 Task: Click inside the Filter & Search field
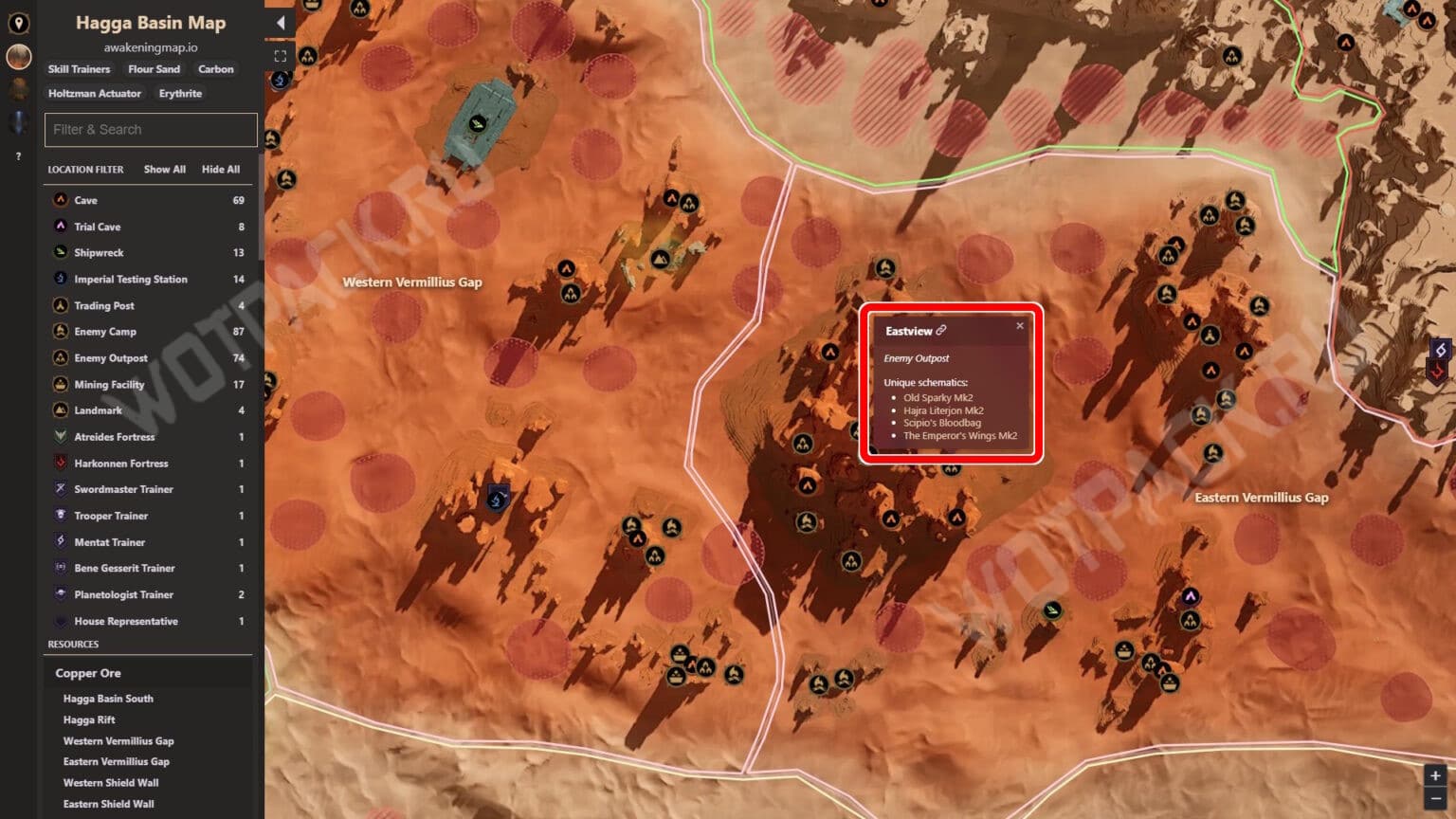click(150, 129)
